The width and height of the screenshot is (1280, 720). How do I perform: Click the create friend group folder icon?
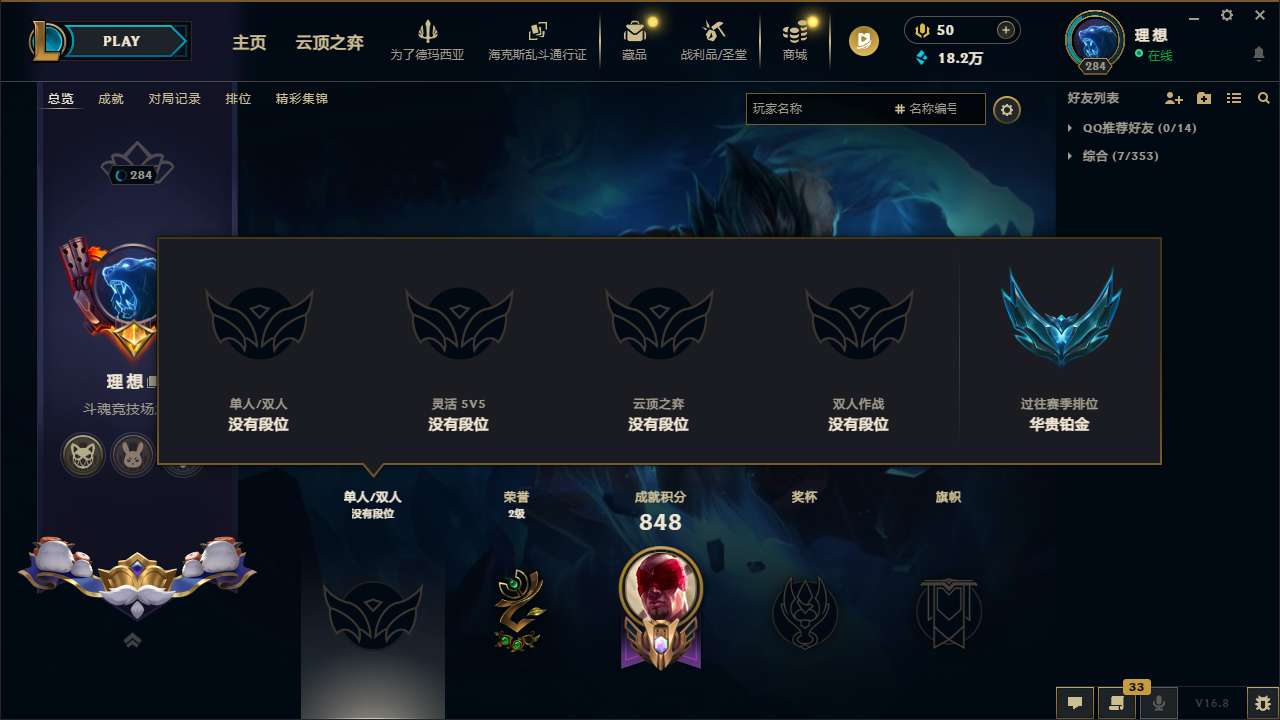pos(1203,98)
